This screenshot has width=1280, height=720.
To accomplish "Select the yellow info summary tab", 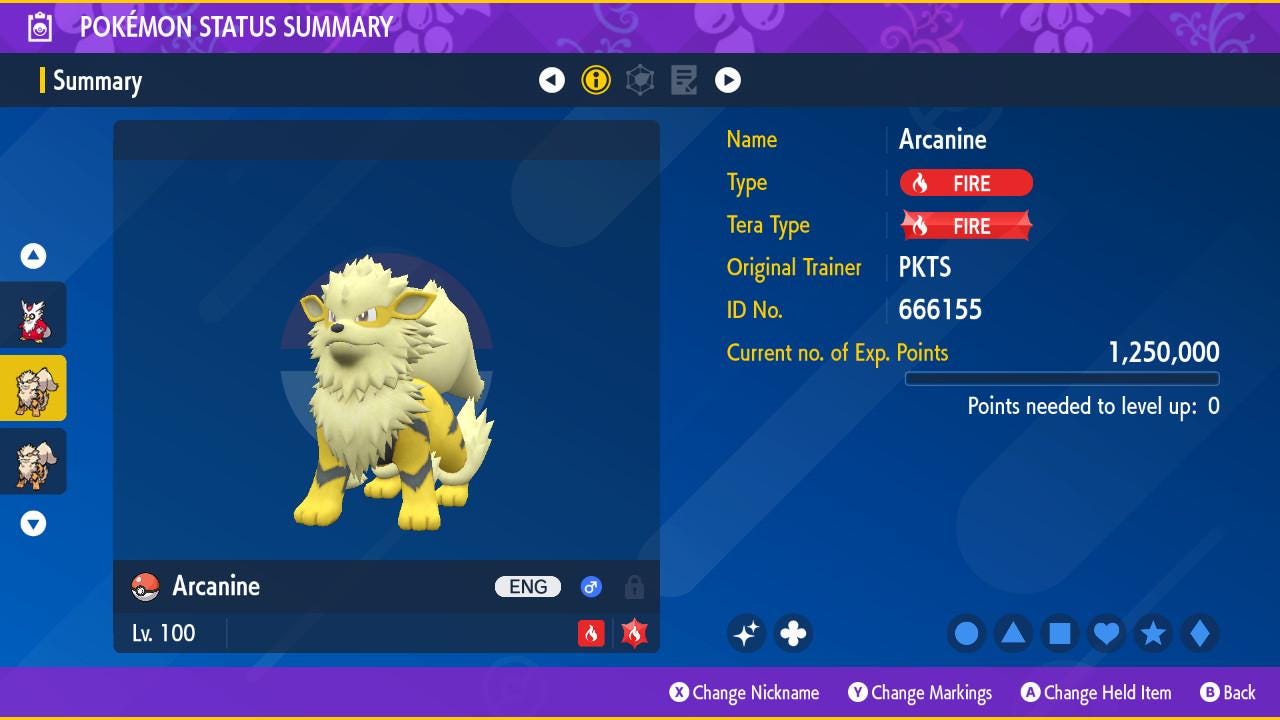I will [x=596, y=80].
